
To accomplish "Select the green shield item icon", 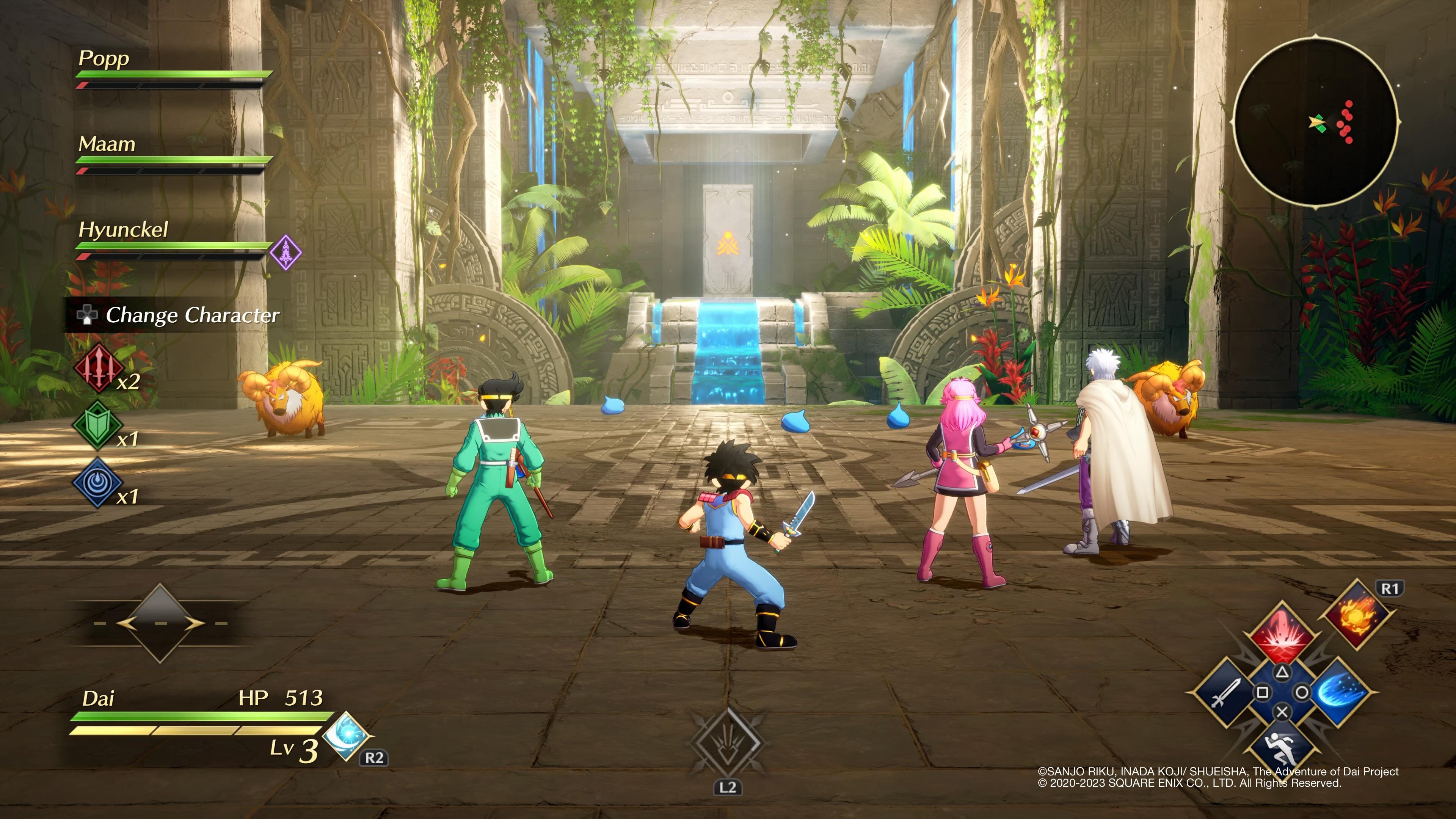I will click(x=97, y=425).
